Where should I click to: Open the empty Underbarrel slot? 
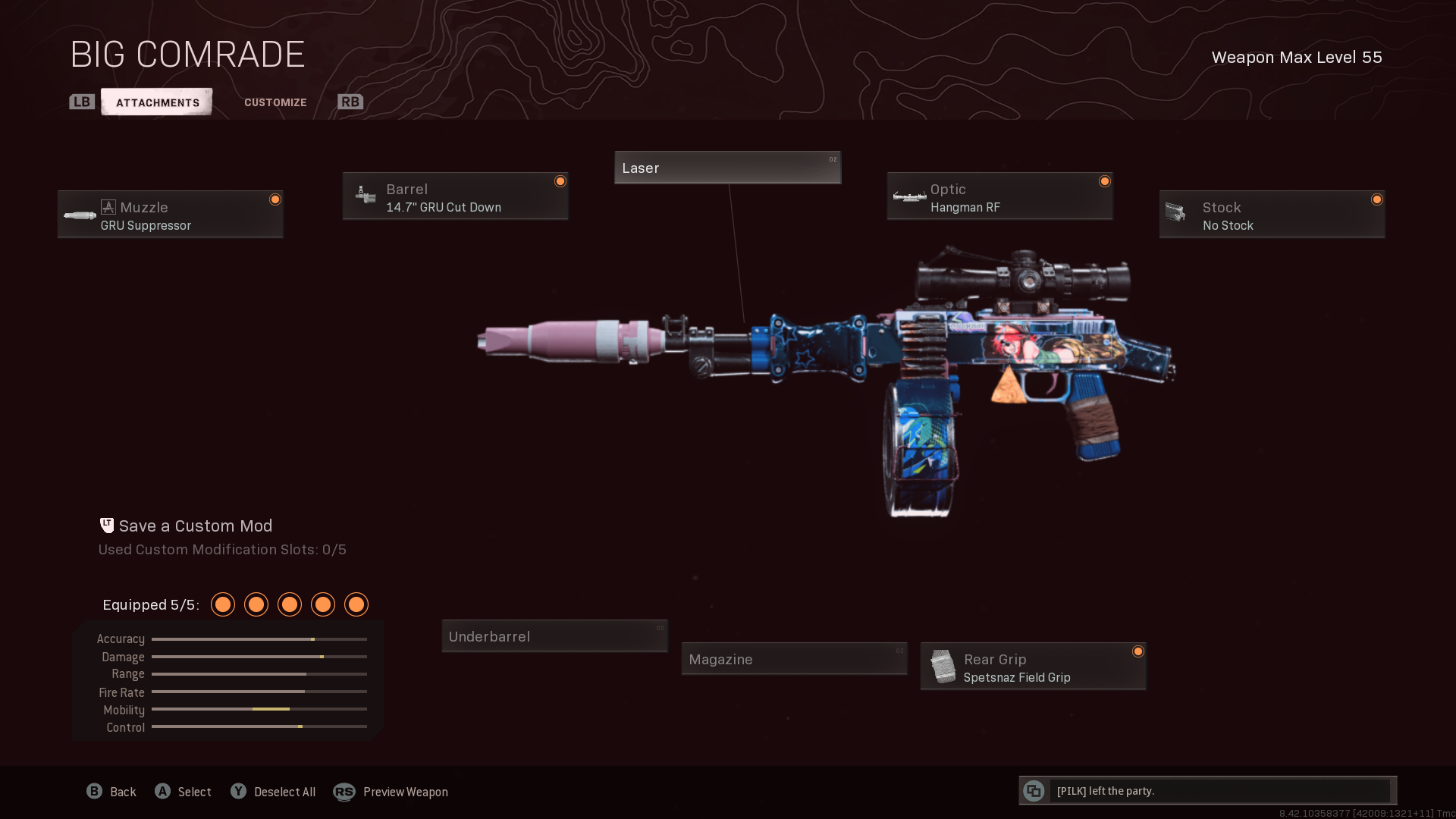[554, 636]
